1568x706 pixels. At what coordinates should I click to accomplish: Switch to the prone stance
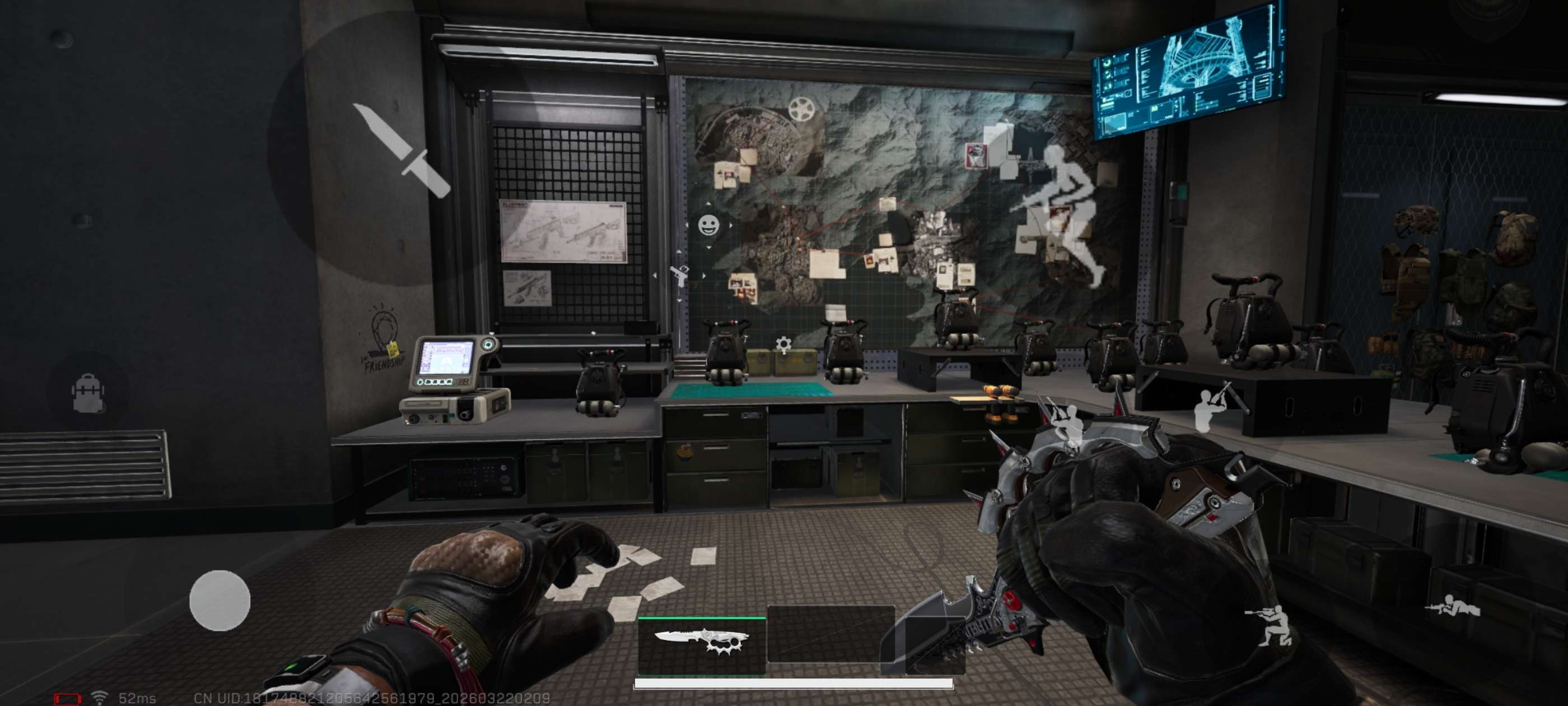pos(1452,607)
